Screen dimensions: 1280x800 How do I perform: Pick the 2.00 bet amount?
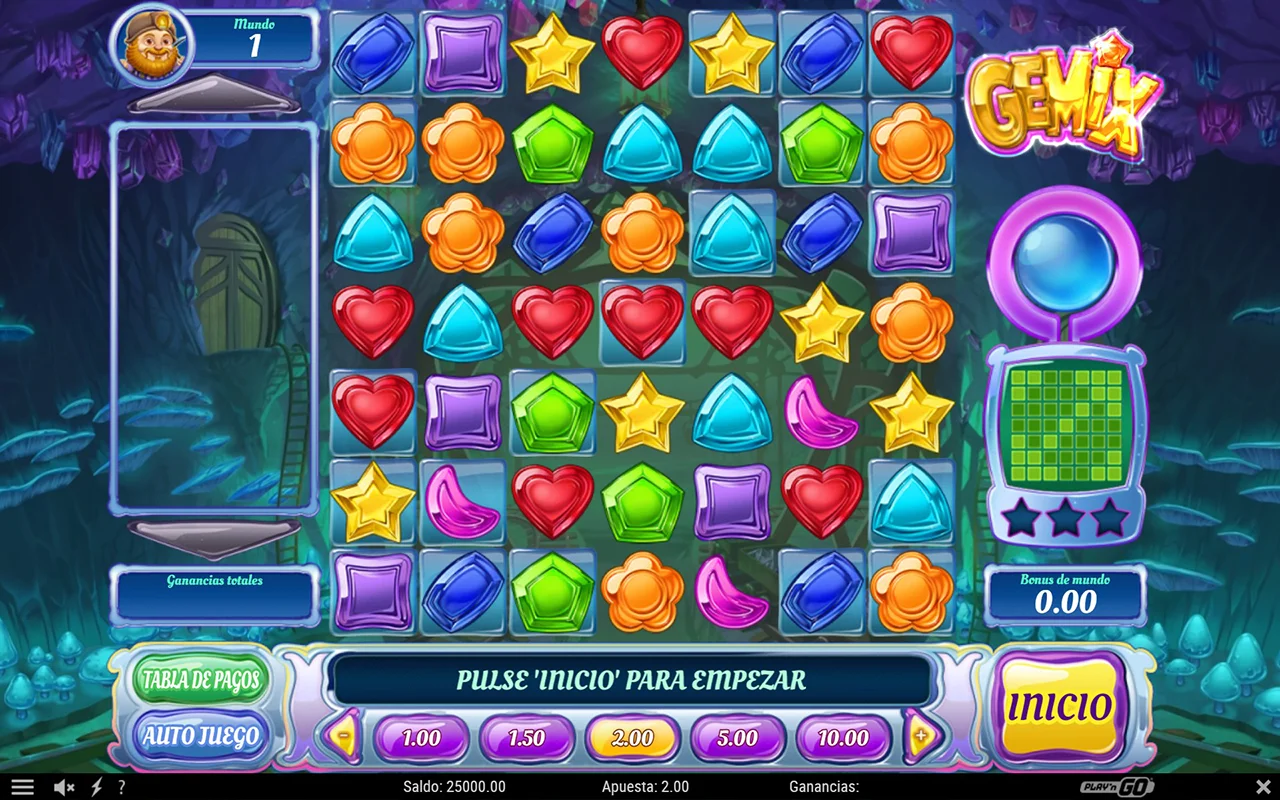[632, 739]
